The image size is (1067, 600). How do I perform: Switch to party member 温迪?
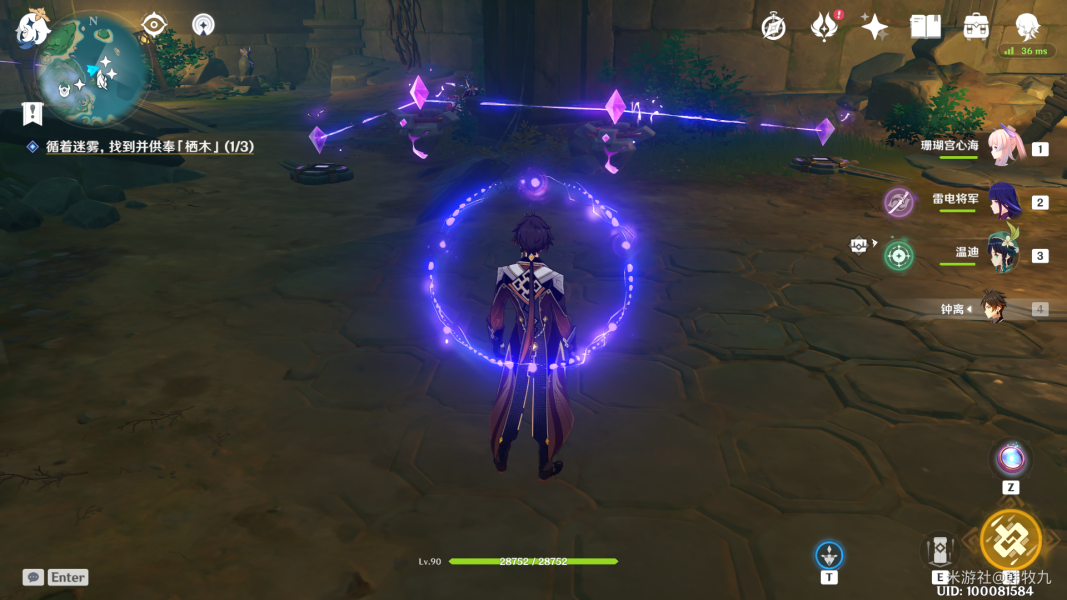[x=1003, y=254]
